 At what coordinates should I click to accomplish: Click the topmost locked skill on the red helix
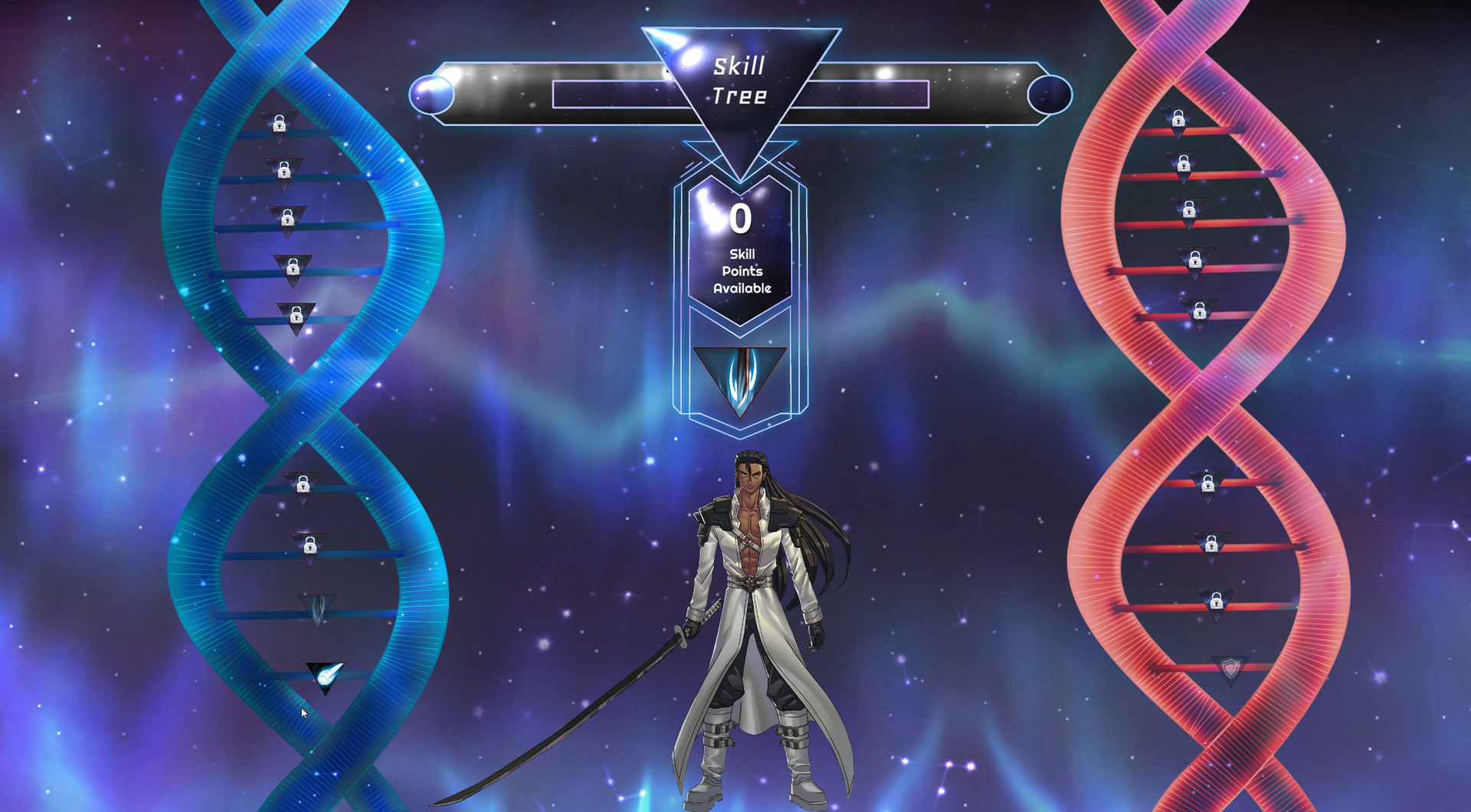coord(1180,121)
